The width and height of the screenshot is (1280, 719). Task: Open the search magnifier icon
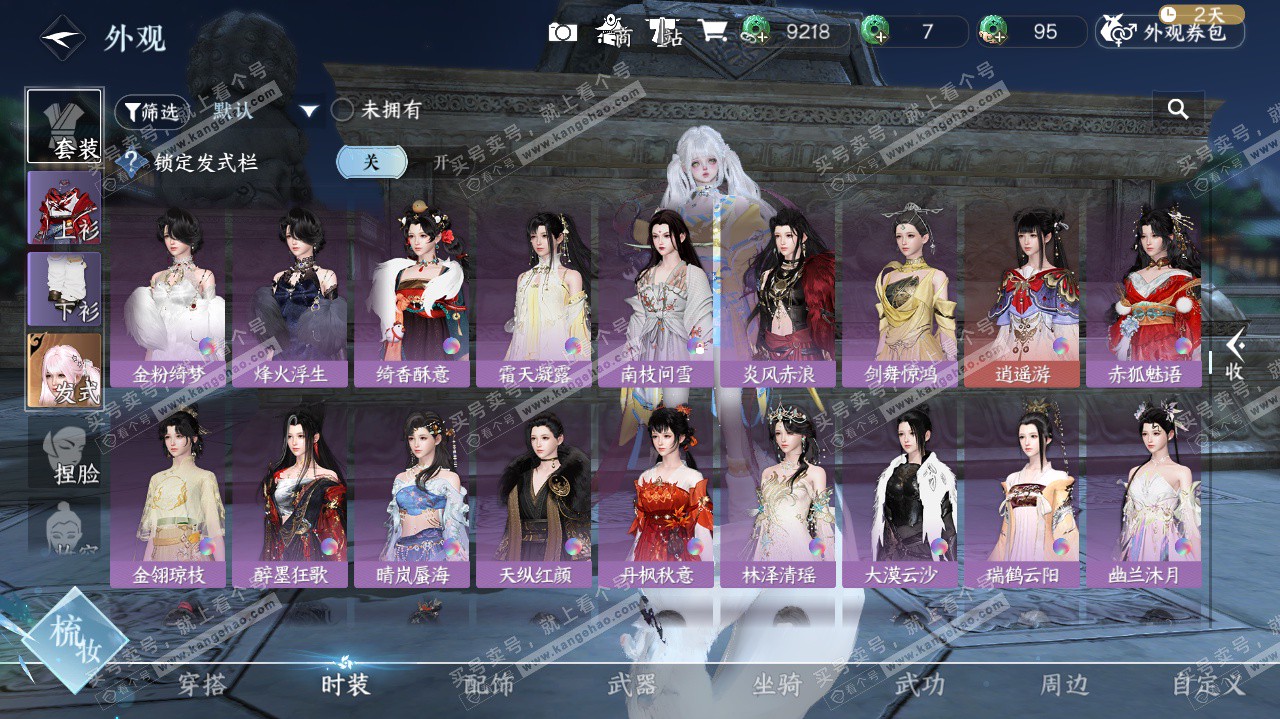point(1178,110)
